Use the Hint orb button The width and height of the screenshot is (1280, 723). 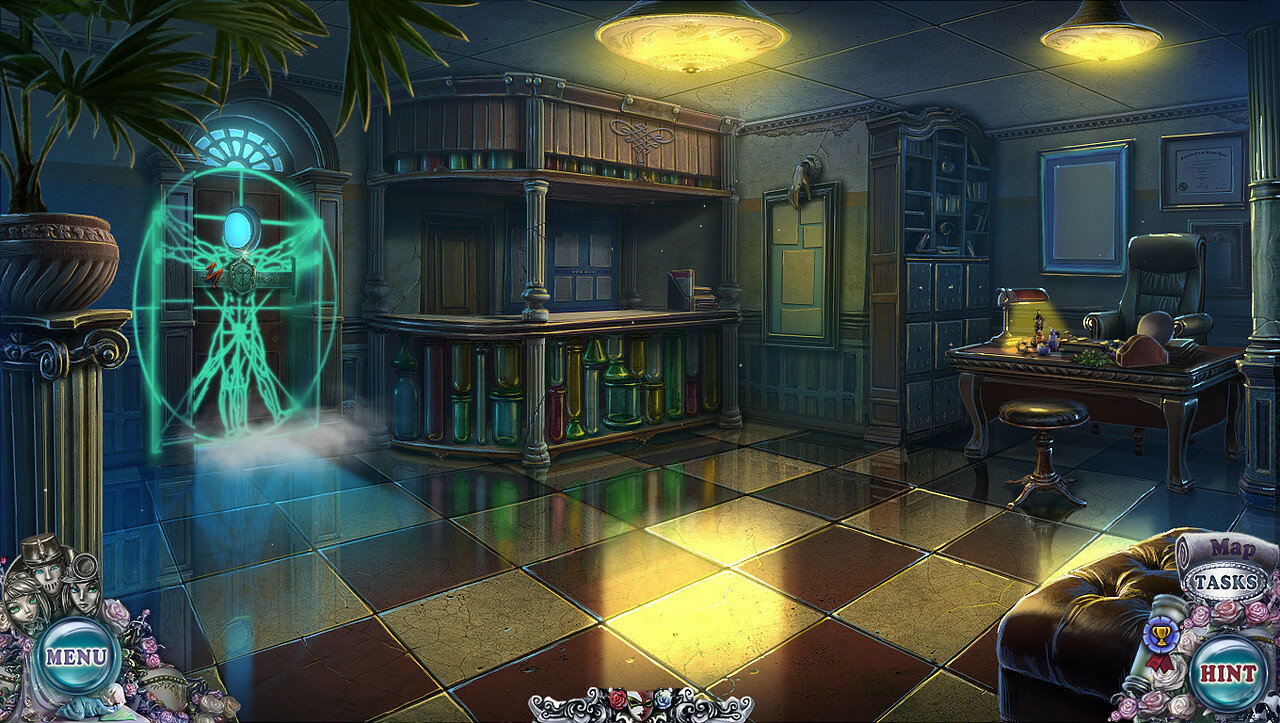click(1227, 672)
